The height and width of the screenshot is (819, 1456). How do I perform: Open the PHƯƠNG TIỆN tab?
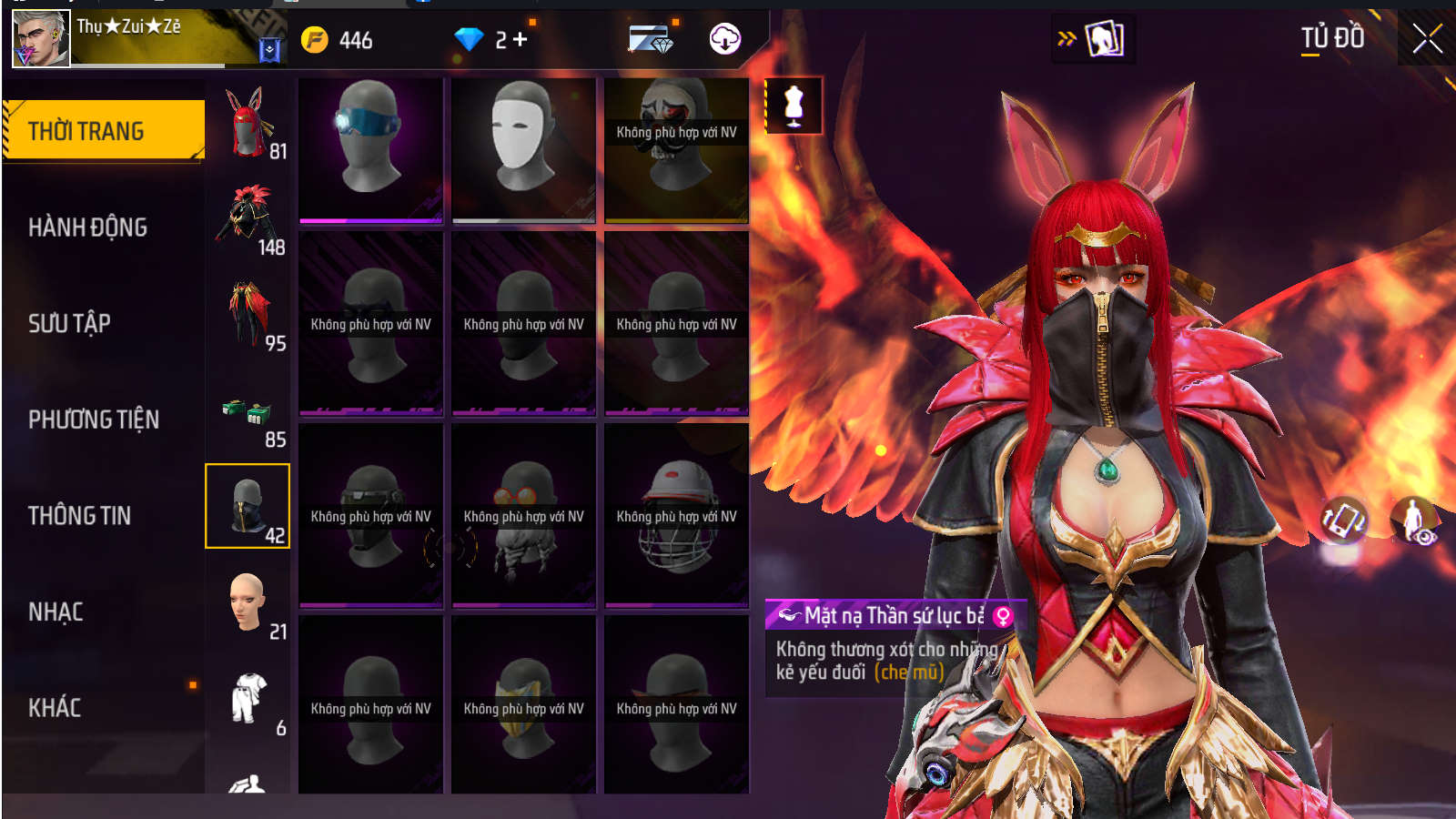[93, 420]
